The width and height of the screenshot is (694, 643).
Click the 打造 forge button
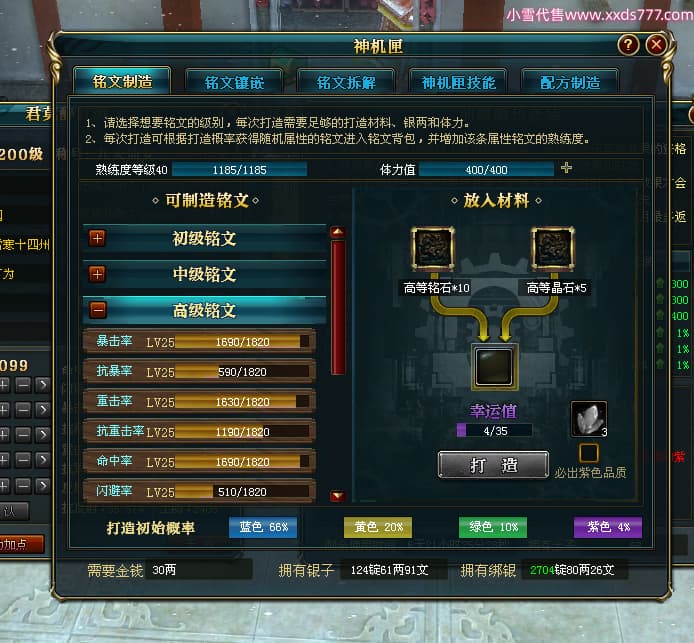[x=493, y=465]
